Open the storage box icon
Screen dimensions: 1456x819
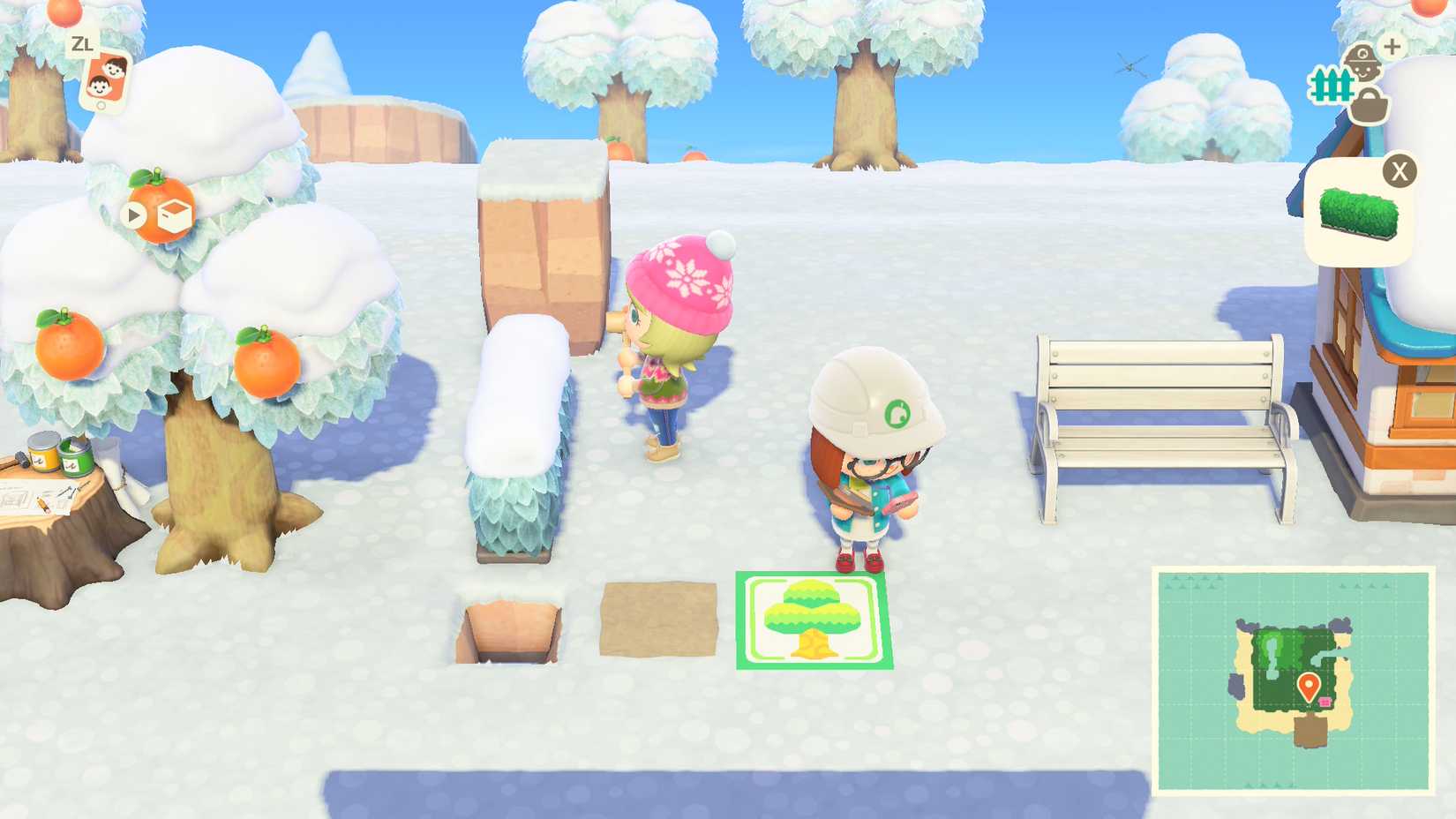[x=174, y=215]
